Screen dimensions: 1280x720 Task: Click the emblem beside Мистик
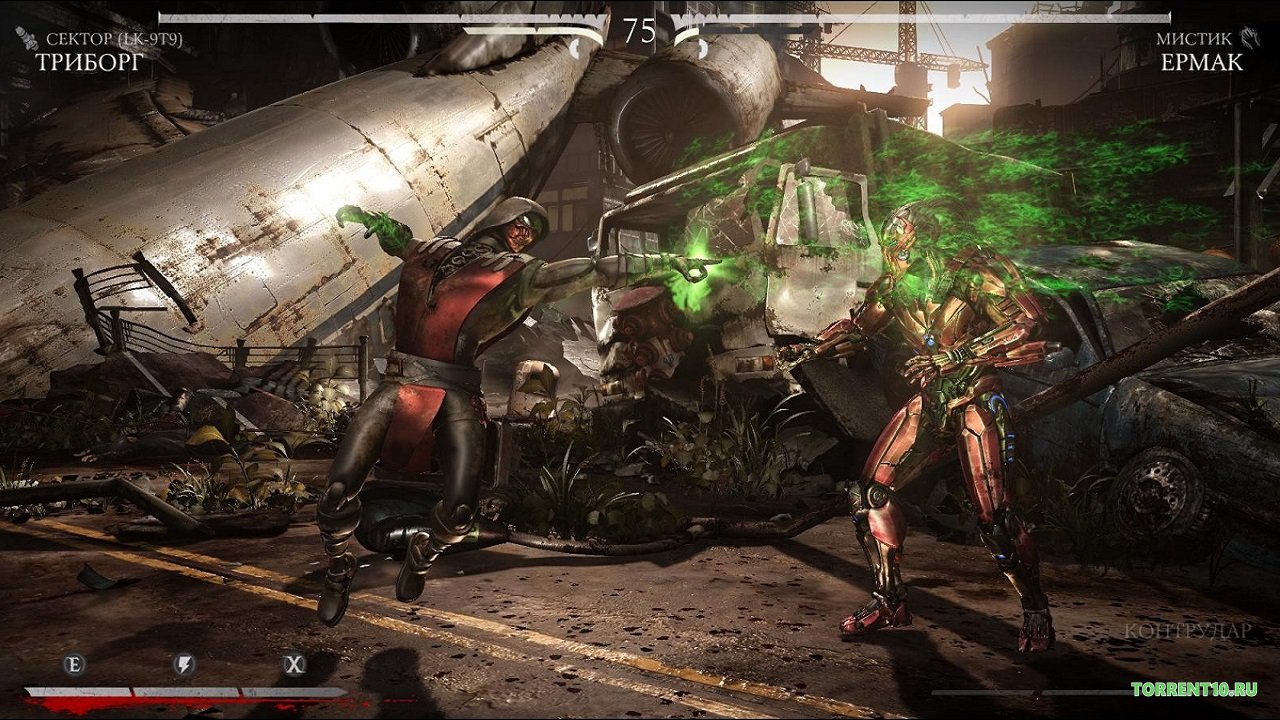pyautogui.click(x=1250, y=39)
